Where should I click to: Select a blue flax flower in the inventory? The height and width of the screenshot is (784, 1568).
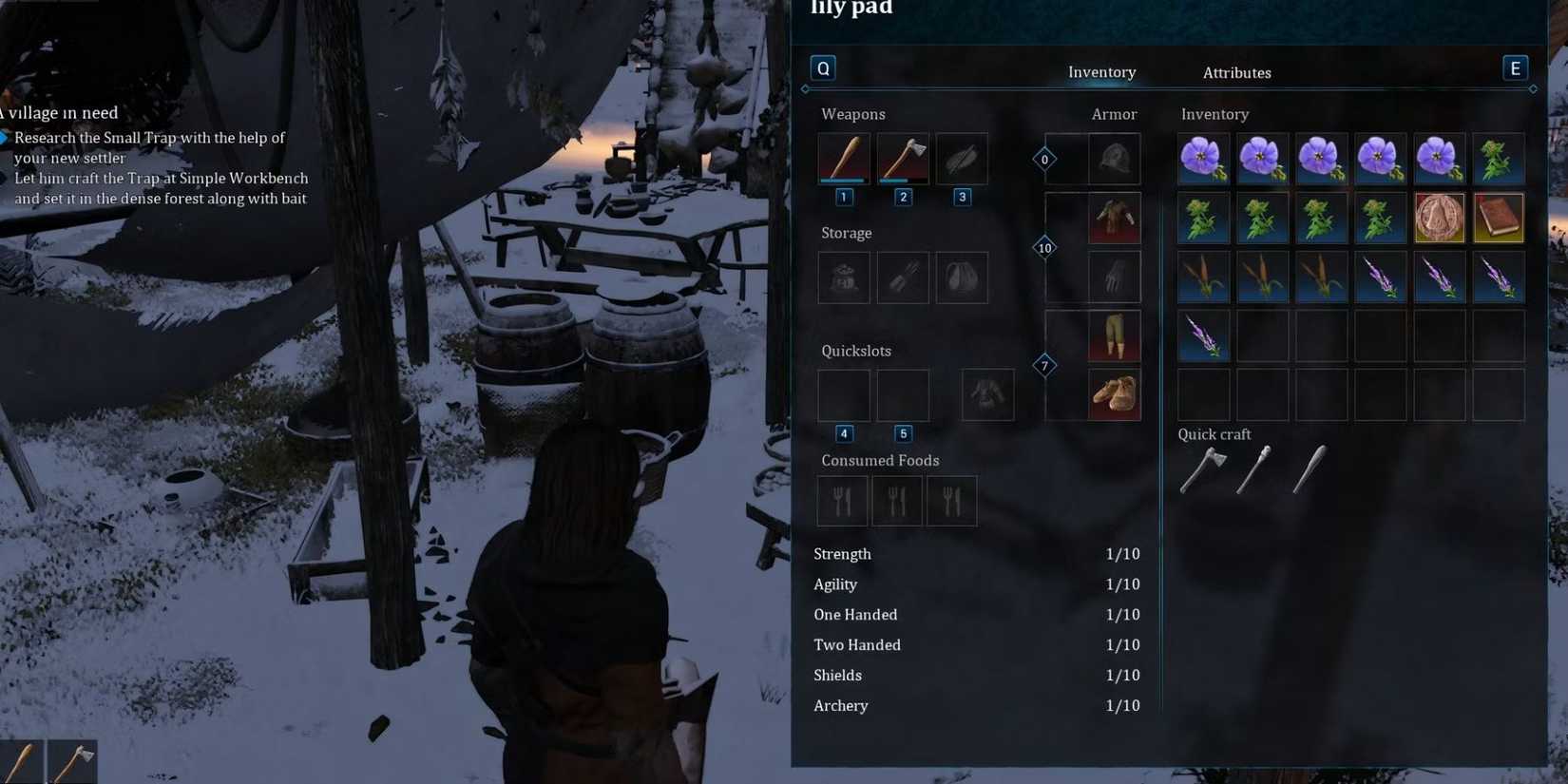[x=1204, y=159]
